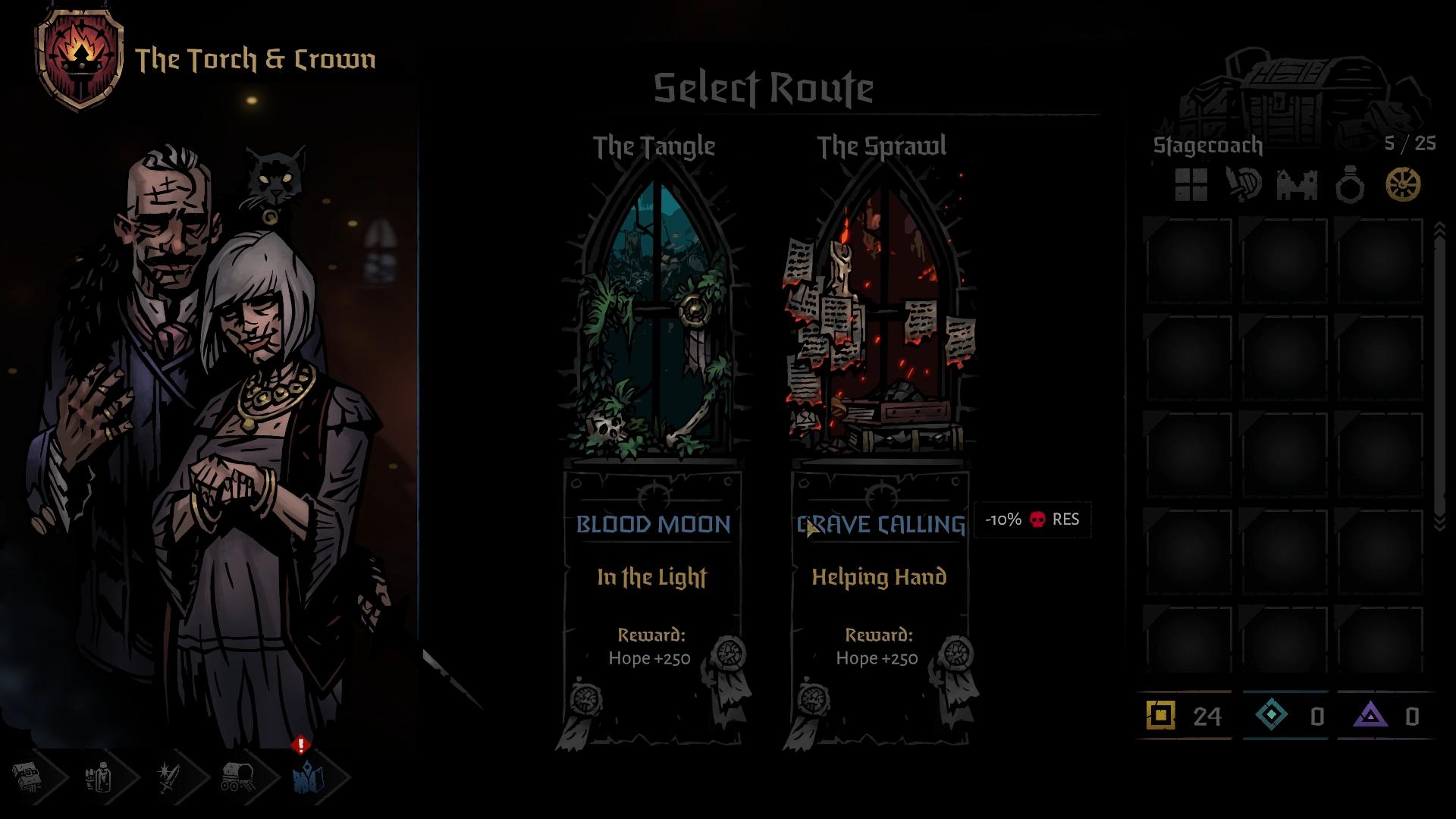The image size is (1456, 819).
Task: Open the blue map route step
Action: [x=309, y=777]
